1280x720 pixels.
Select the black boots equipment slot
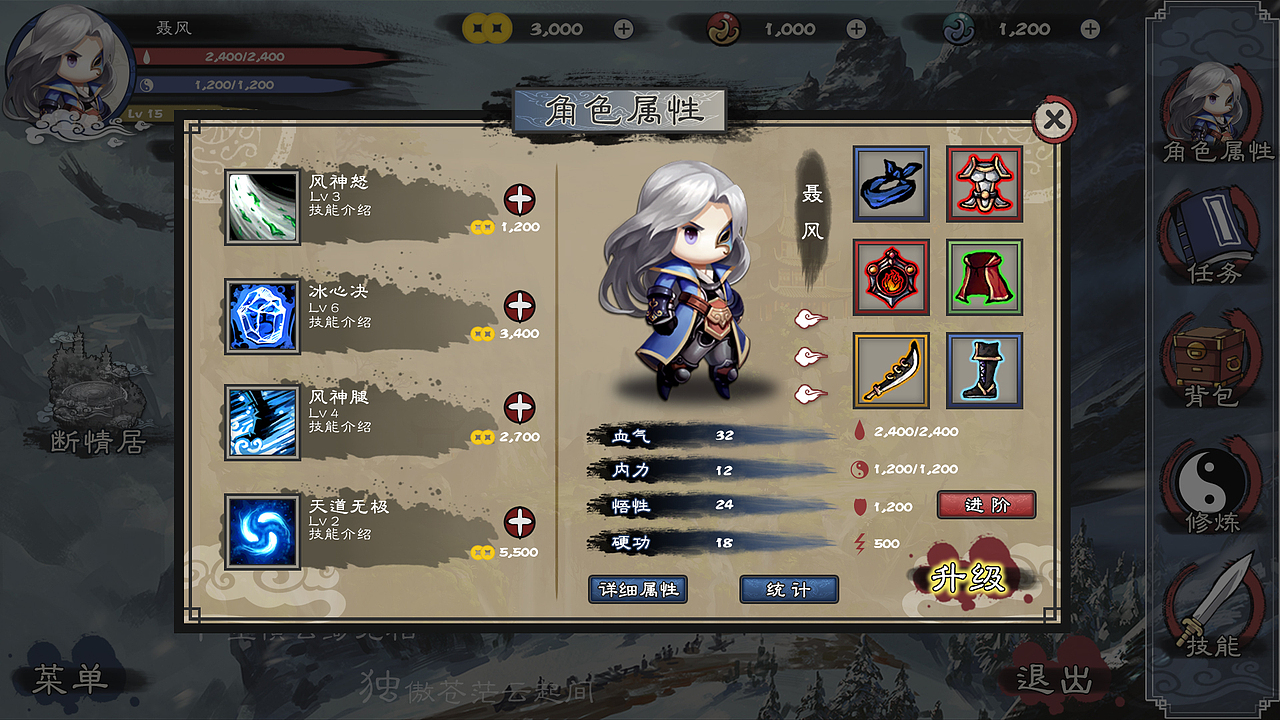pos(984,371)
